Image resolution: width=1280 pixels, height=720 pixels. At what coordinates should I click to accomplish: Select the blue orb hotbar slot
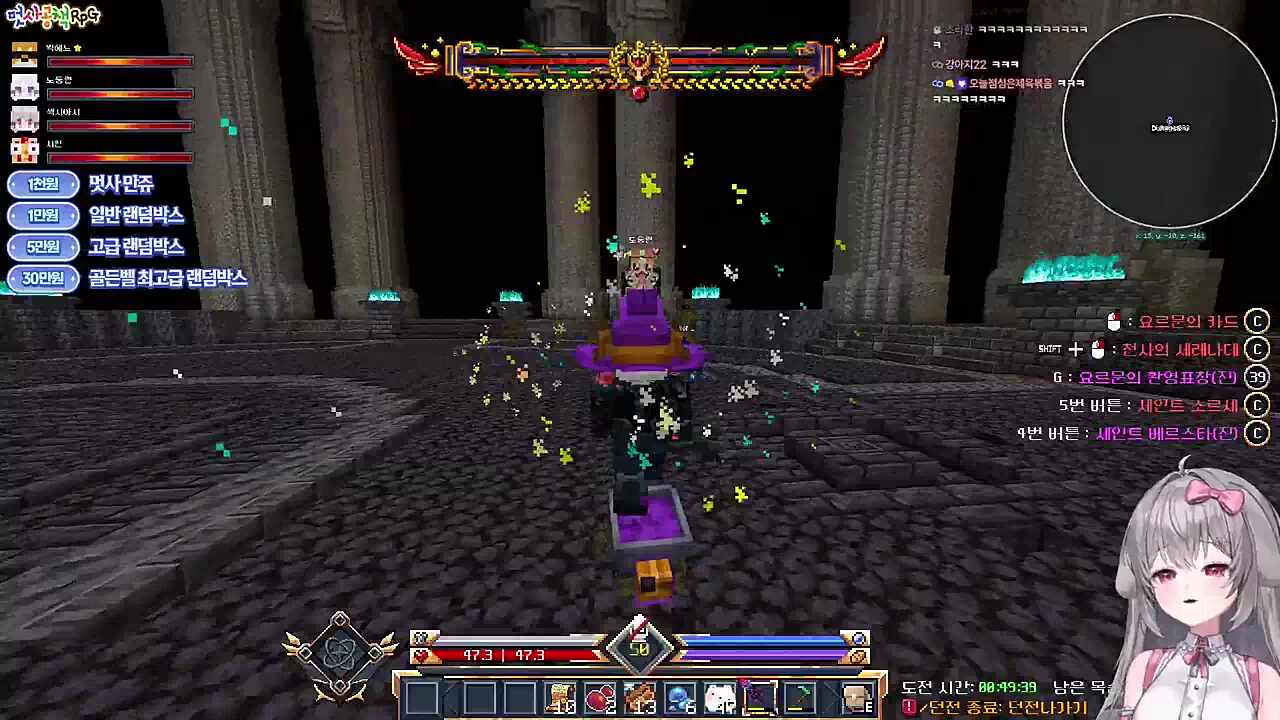pyautogui.click(x=680, y=697)
